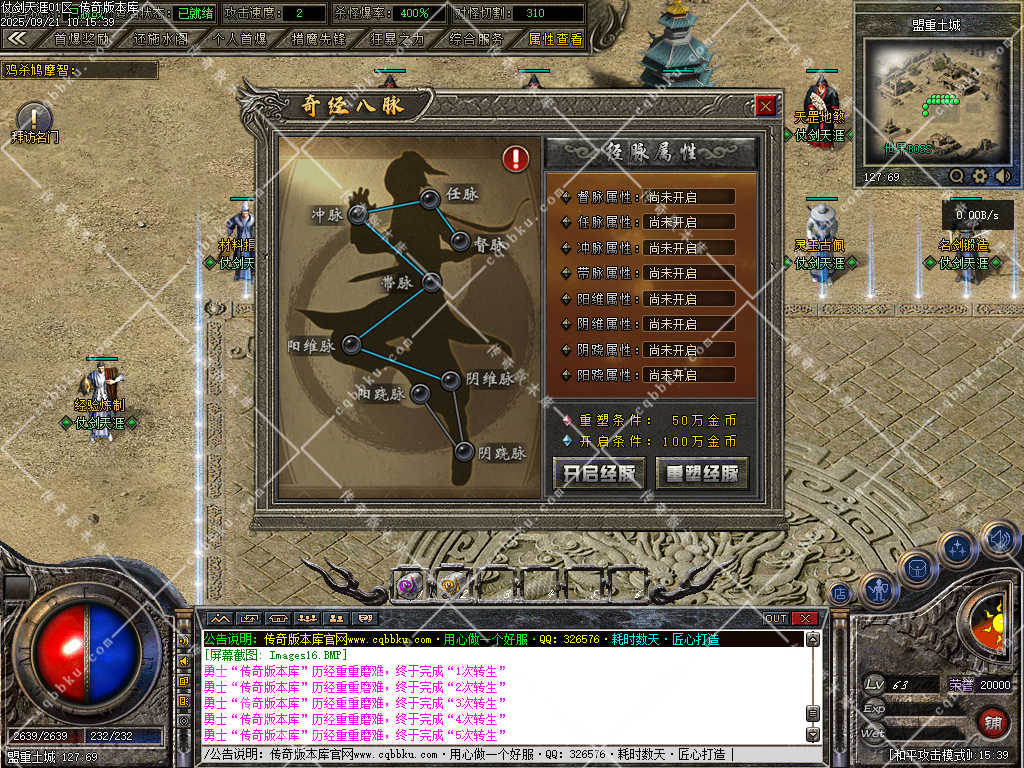Close the 奇经八脉 meridian window
1024x768 pixels.
point(765,105)
